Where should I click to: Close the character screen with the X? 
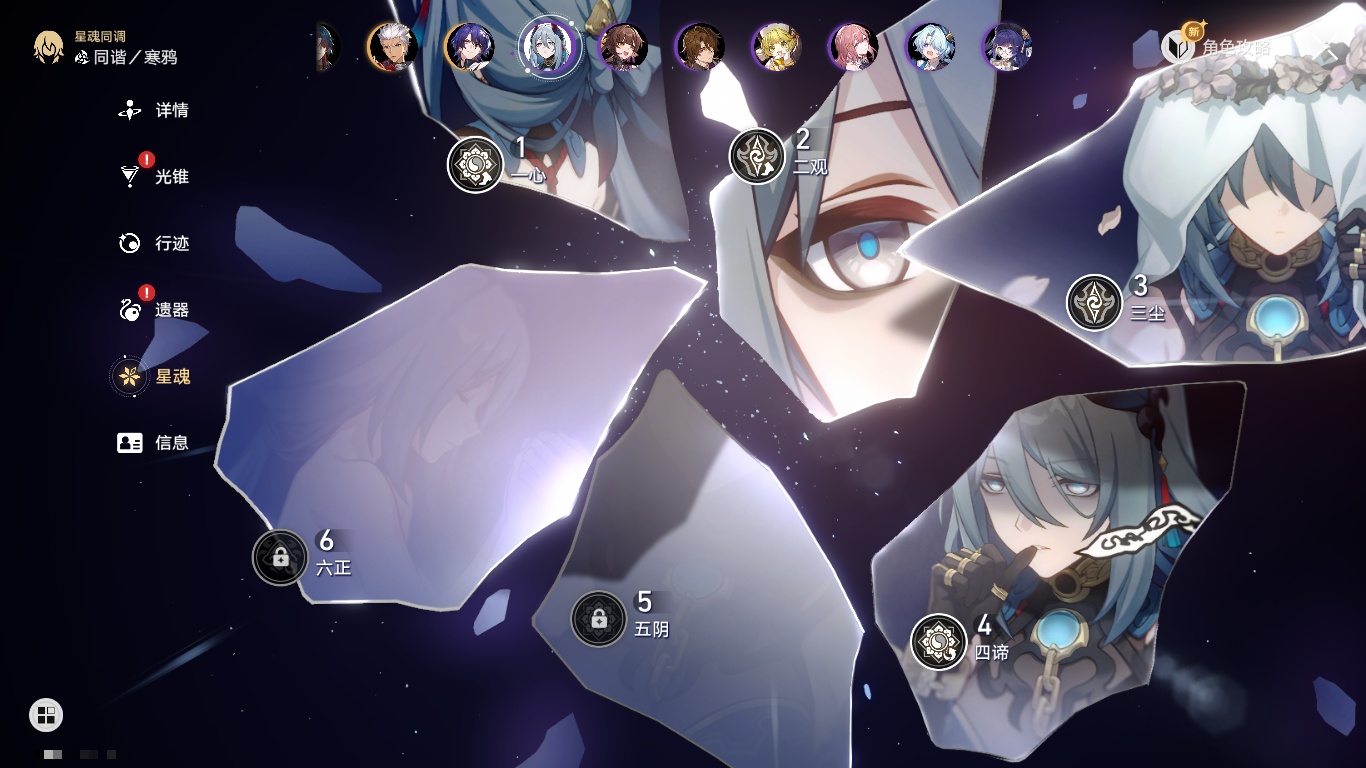point(1329,48)
